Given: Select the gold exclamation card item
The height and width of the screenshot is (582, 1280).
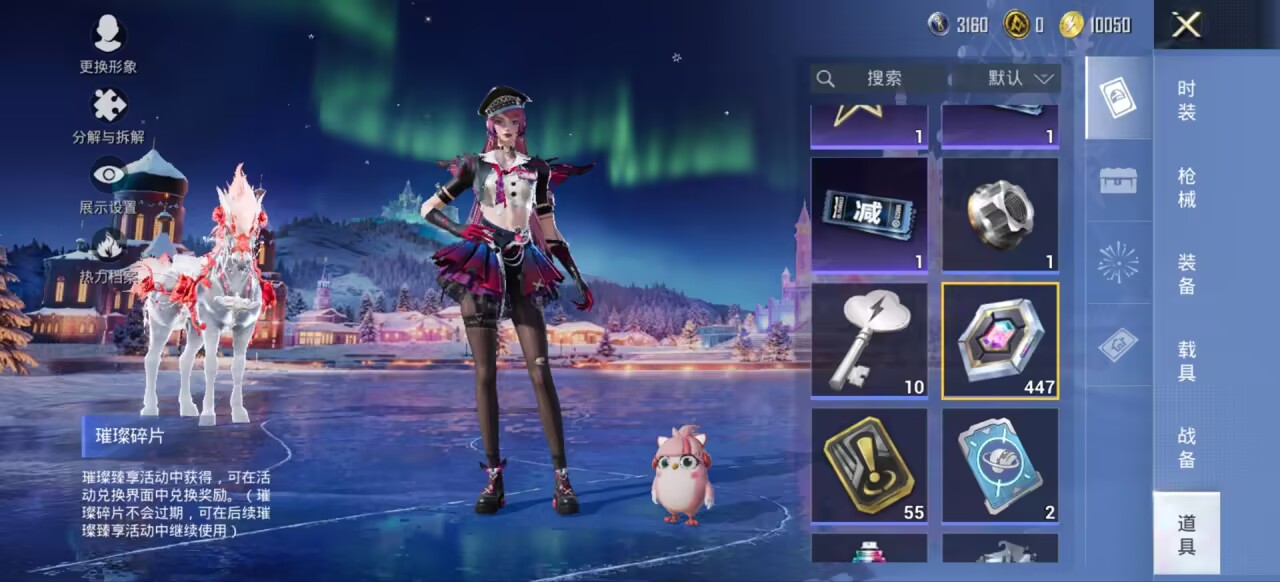Looking at the screenshot, I should pyautogui.click(x=869, y=466).
